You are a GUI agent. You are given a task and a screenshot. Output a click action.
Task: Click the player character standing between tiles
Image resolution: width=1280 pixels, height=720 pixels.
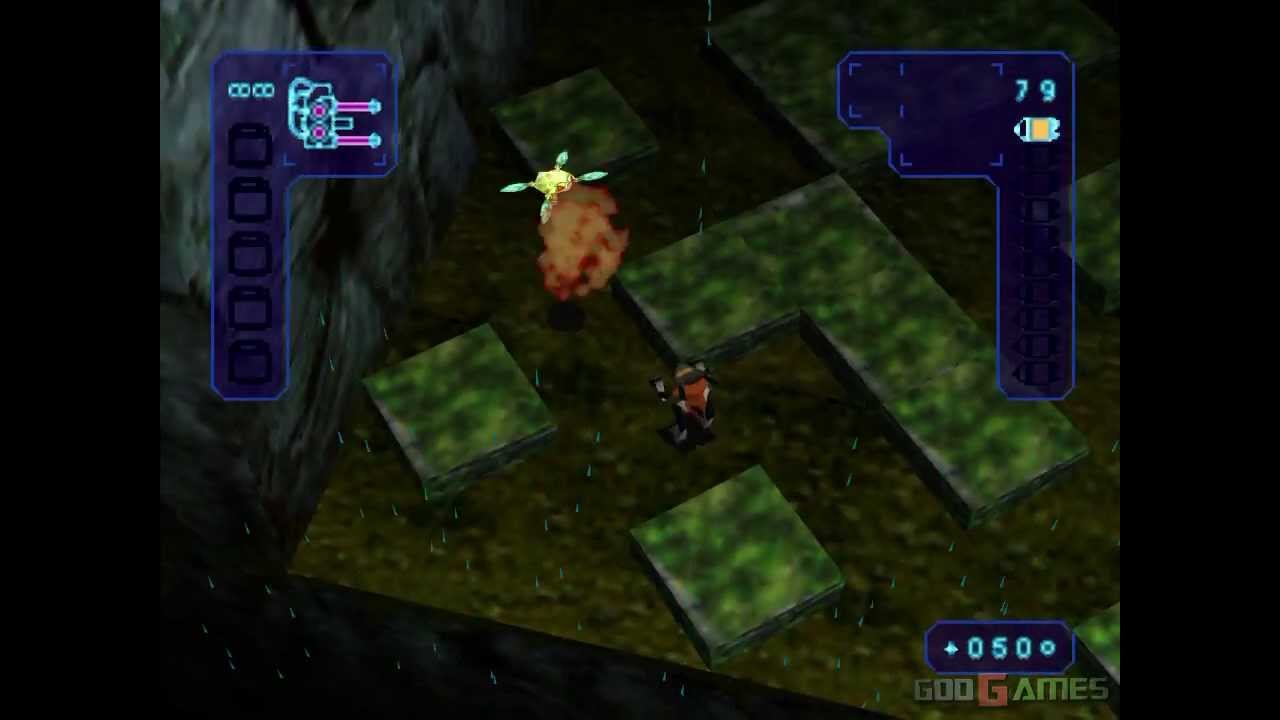pos(690,400)
